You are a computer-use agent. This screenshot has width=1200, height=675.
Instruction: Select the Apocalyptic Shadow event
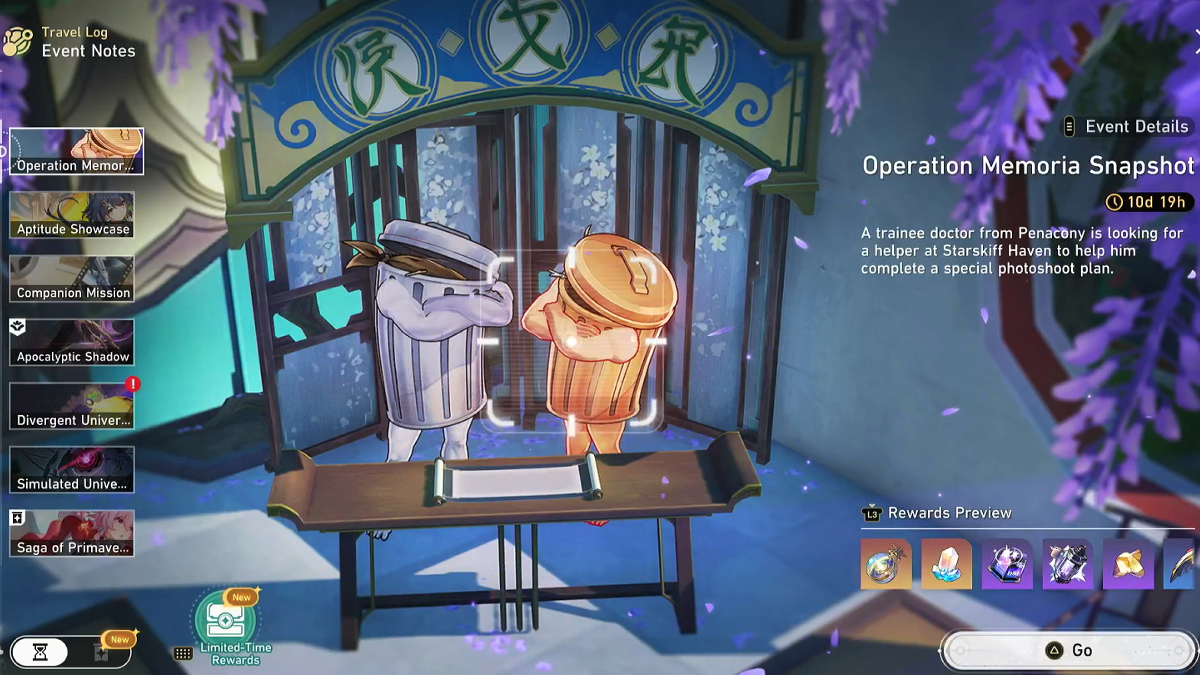(x=72, y=342)
